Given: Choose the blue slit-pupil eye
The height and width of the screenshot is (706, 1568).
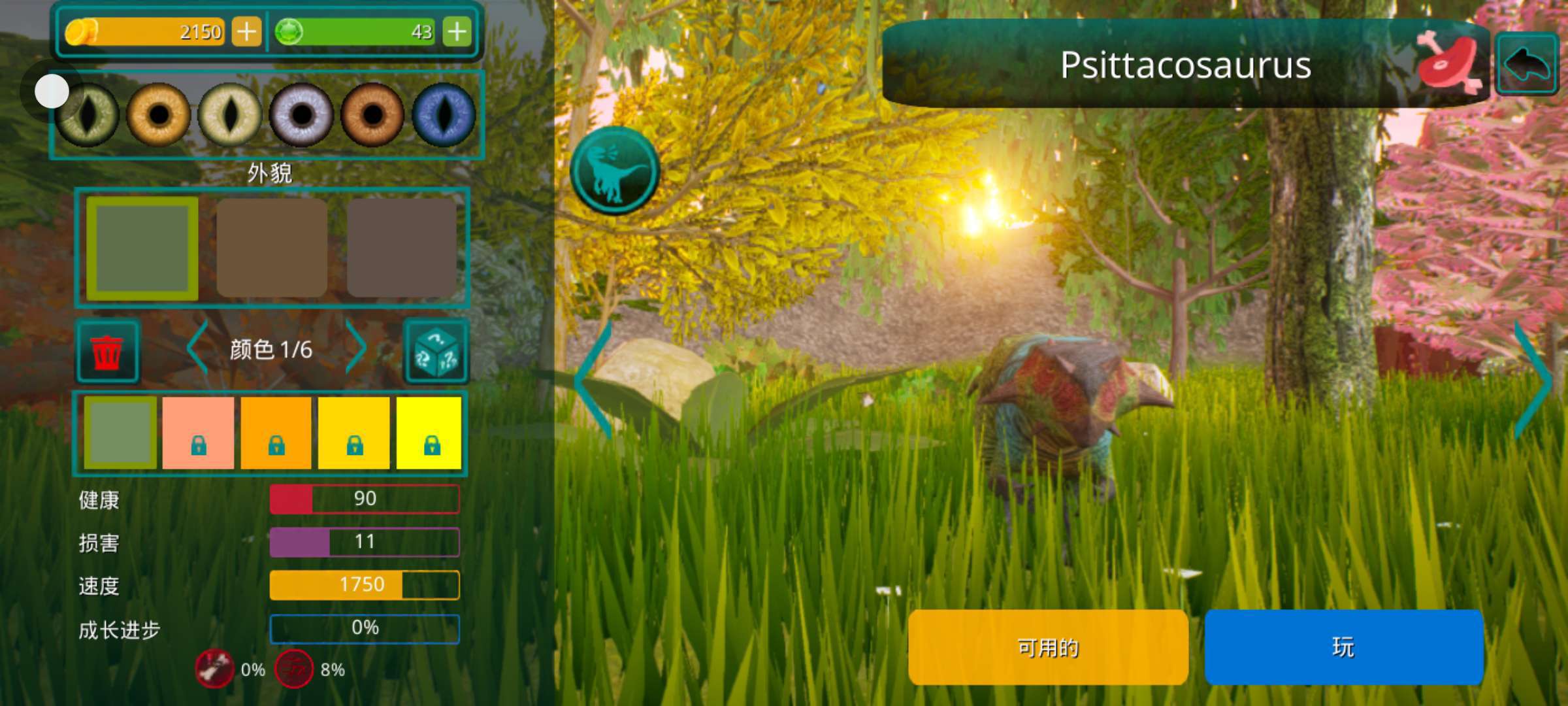Looking at the screenshot, I should 444,115.
